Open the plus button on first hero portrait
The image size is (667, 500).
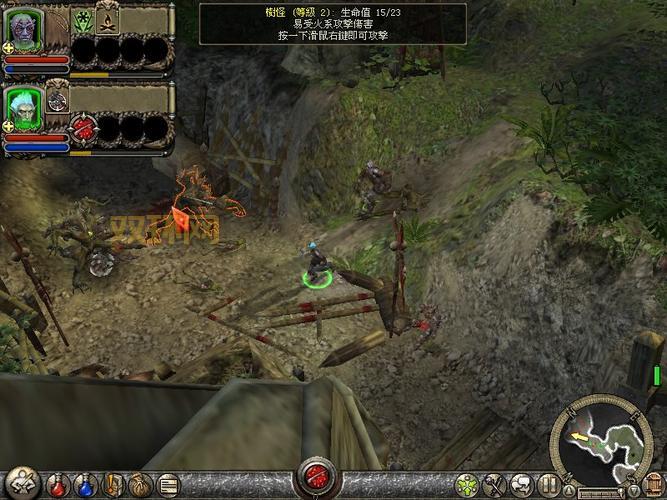pyautogui.click(x=8, y=47)
